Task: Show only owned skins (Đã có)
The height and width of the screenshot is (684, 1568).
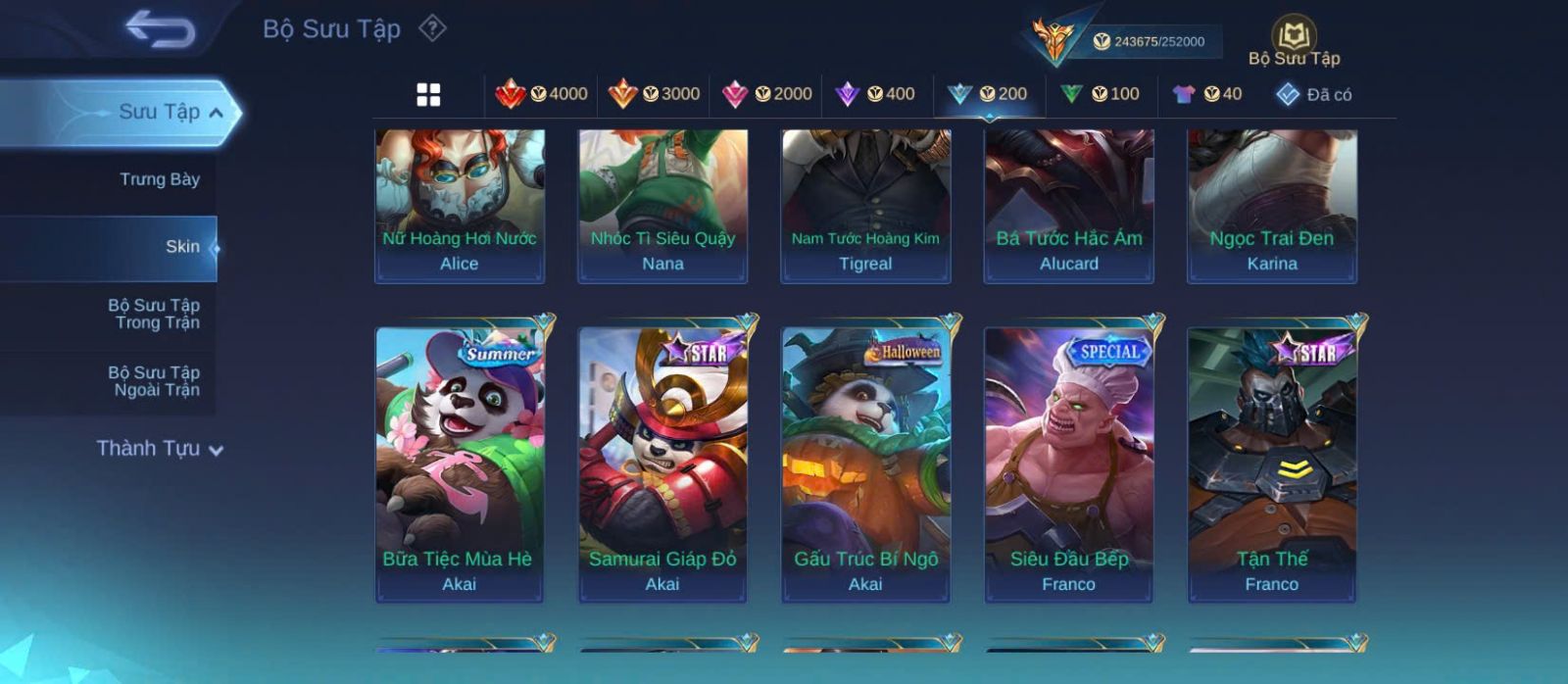Action: click(x=1314, y=95)
